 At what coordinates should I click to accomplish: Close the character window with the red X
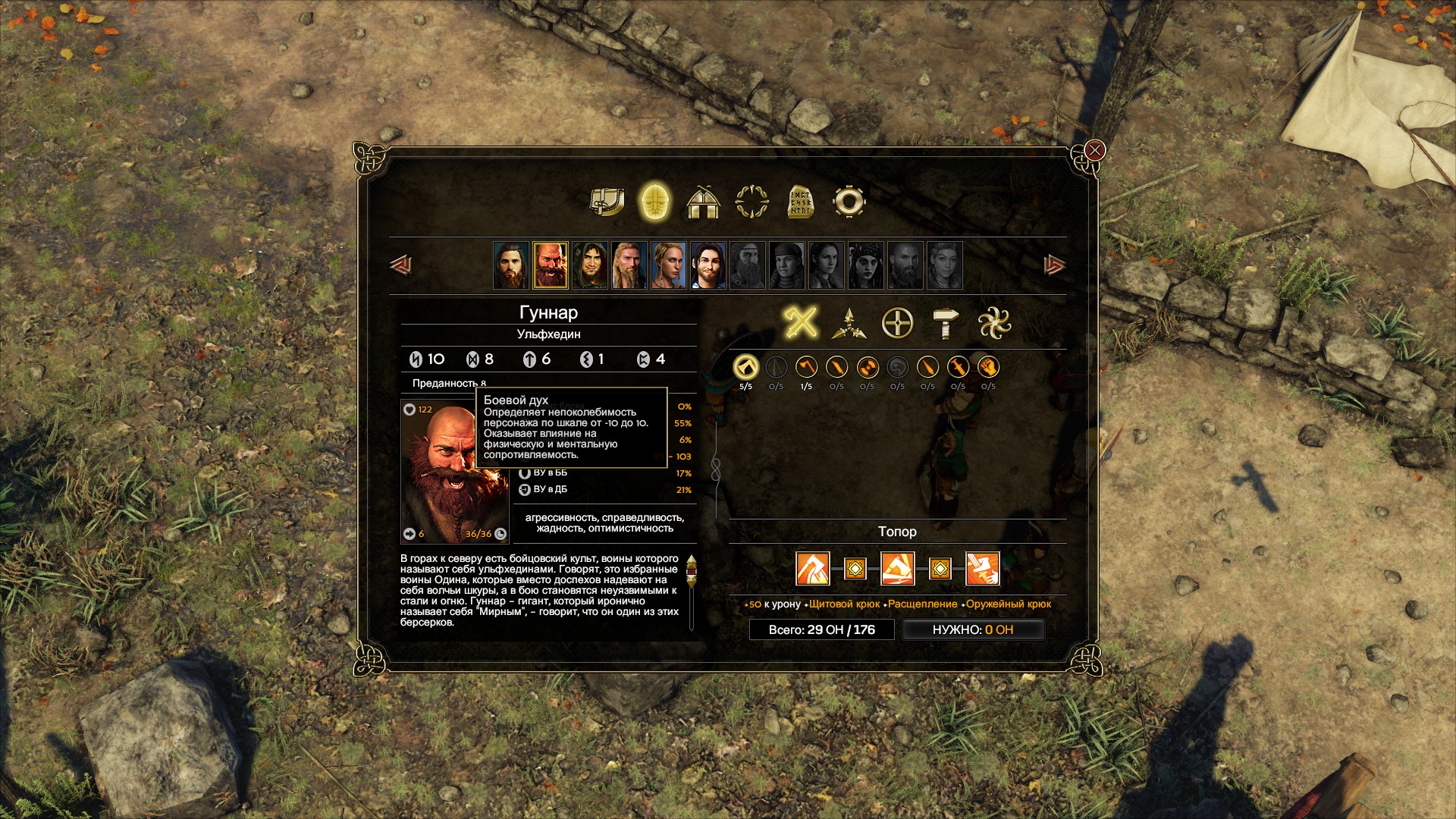(x=1094, y=150)
